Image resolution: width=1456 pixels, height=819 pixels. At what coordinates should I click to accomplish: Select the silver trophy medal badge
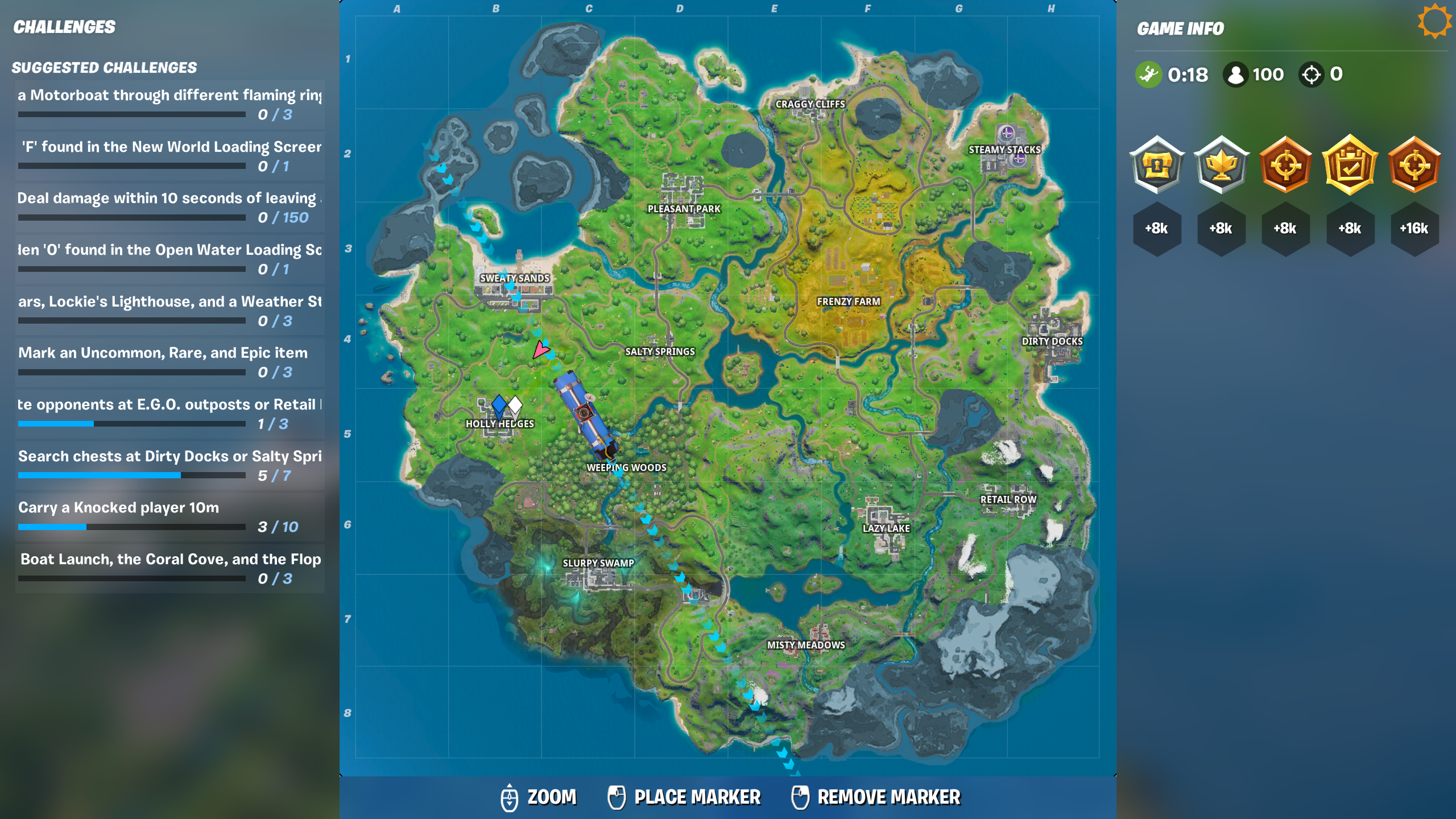coord(1221,165)
